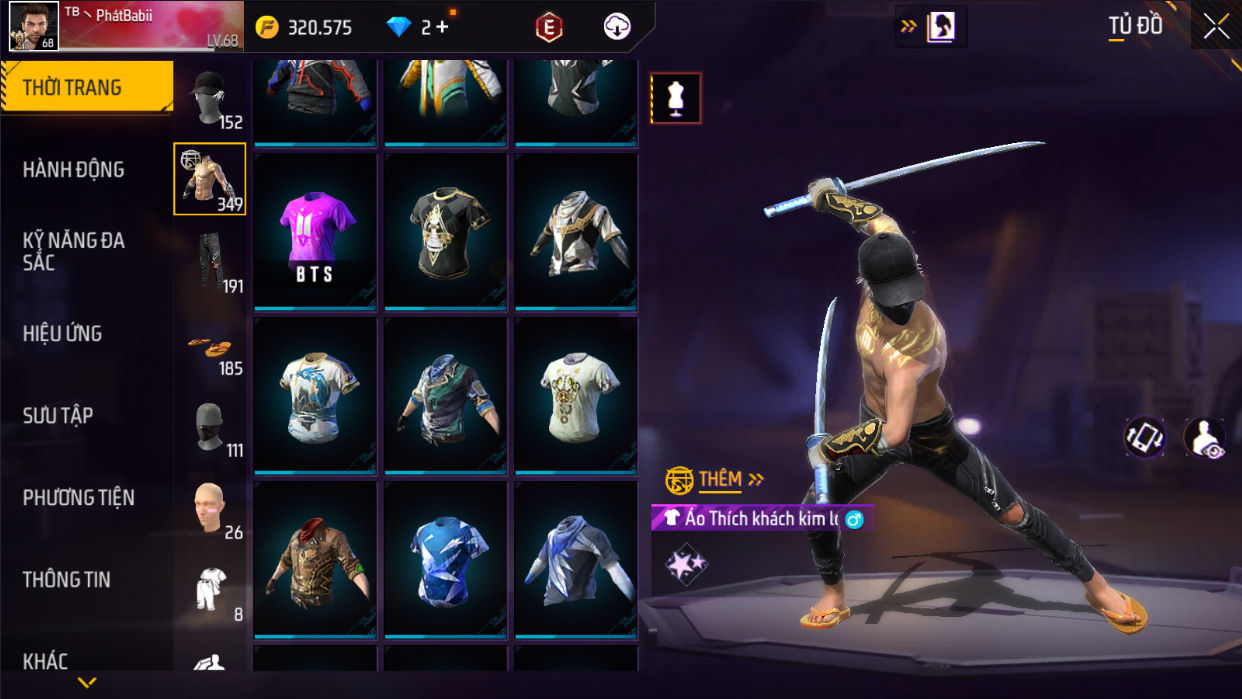Toggle the character visibility eye icon
Viewport: 1242px width, 699px height.
pyautogui.click(x=1204, y=438)
